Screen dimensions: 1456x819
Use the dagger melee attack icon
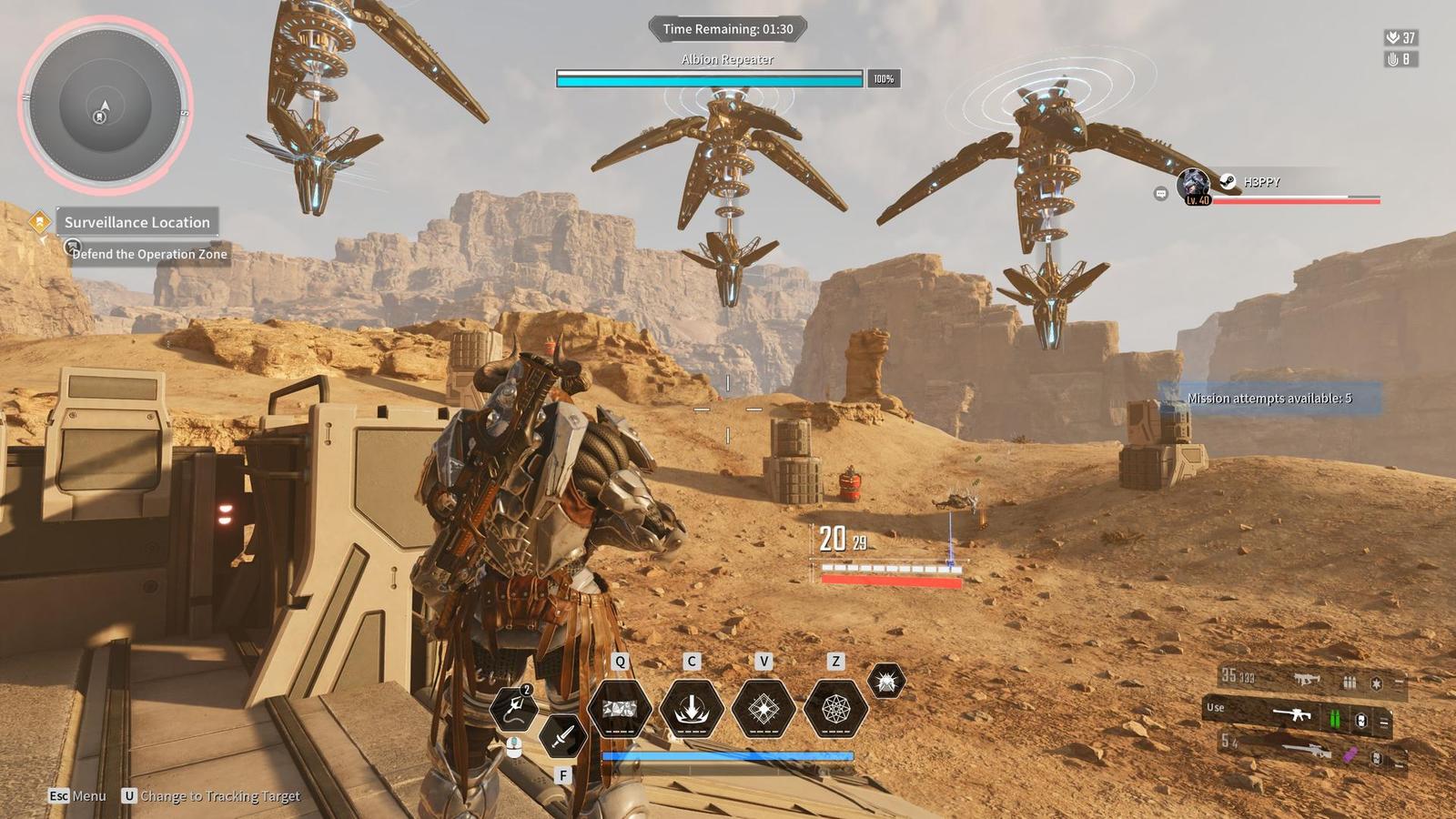pos(562,733)
